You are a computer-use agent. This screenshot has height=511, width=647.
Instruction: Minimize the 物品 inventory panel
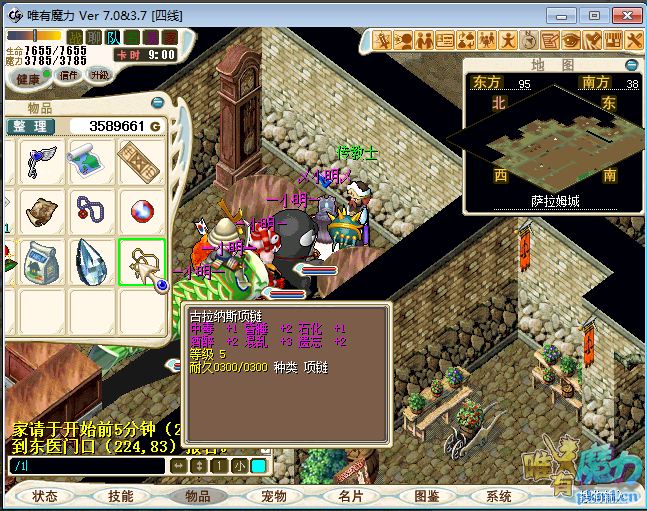coord(158,103)
